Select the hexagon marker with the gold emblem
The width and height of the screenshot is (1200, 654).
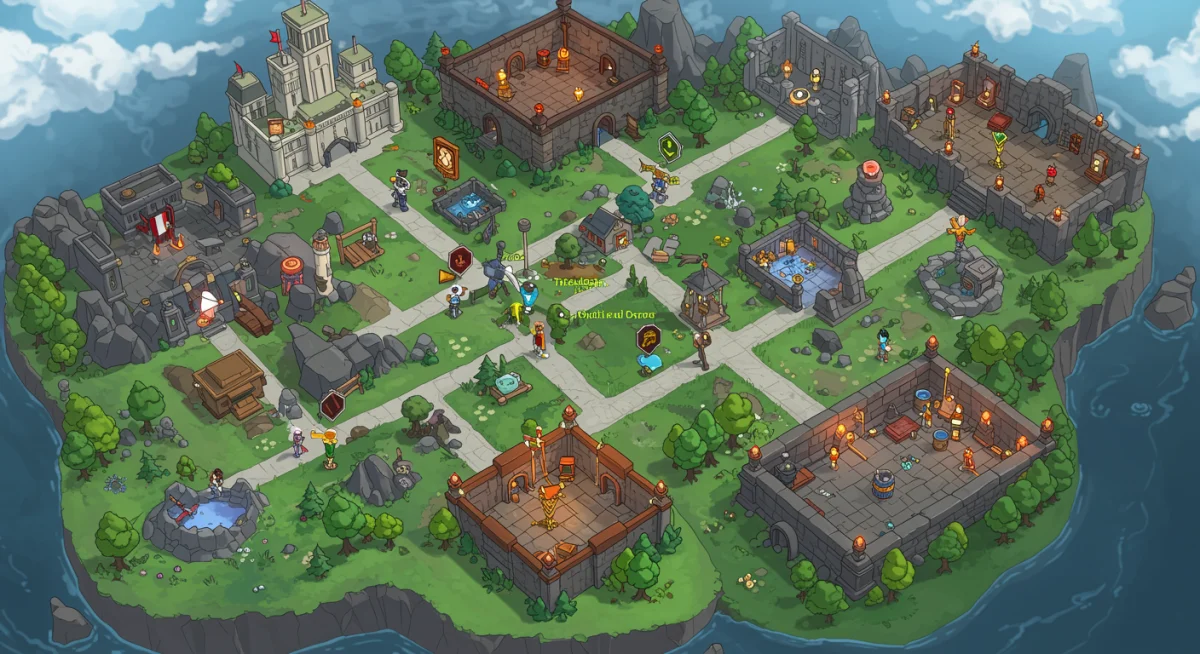point(648,338)
